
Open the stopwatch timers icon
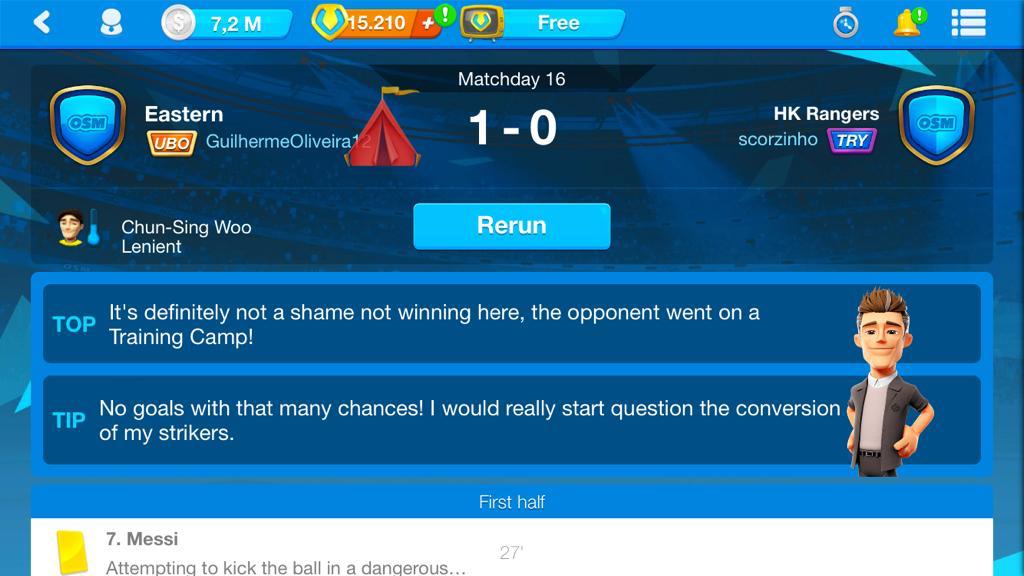pyautogui.click(x=846, y=22)
